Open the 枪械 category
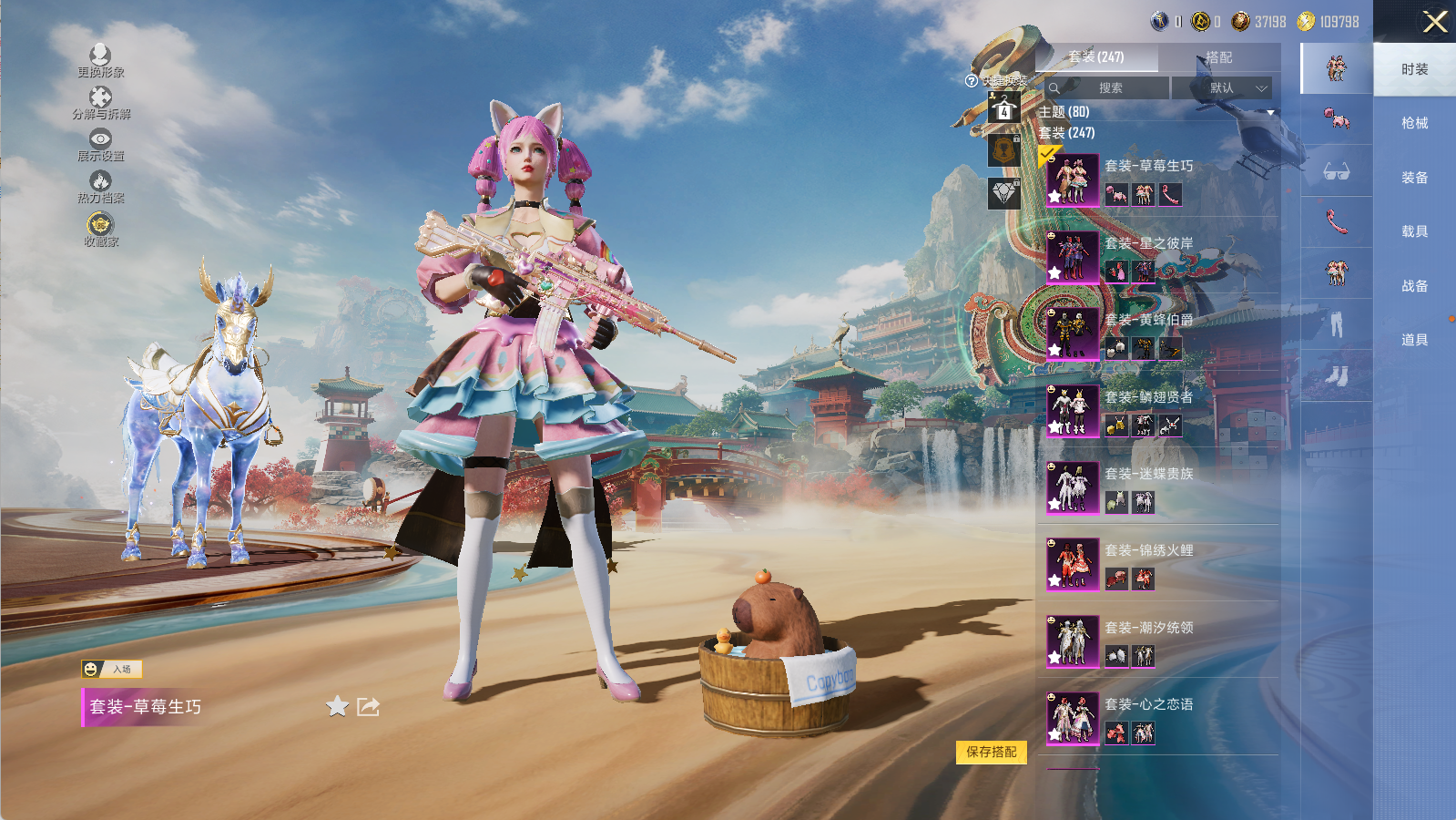Viewport: 1456px width, 820px height. pos(1414,123)
